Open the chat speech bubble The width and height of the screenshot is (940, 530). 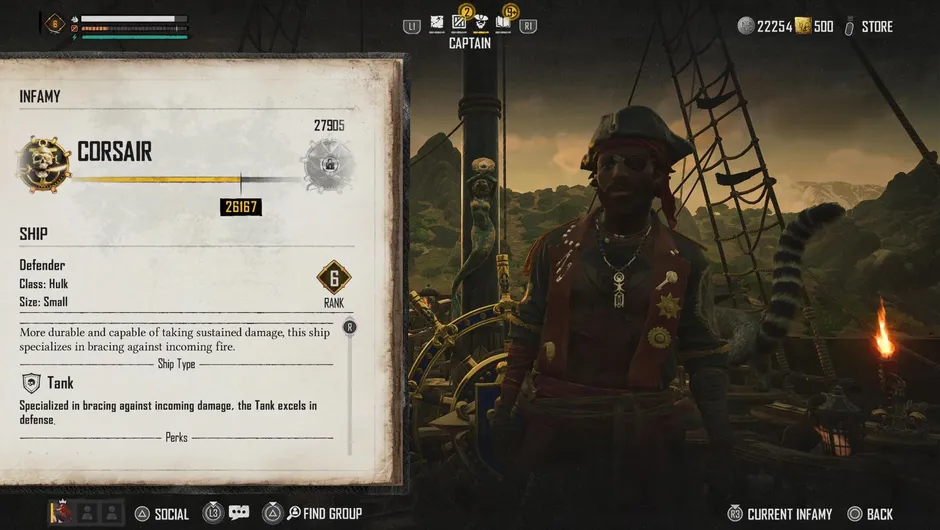[238, 513]
